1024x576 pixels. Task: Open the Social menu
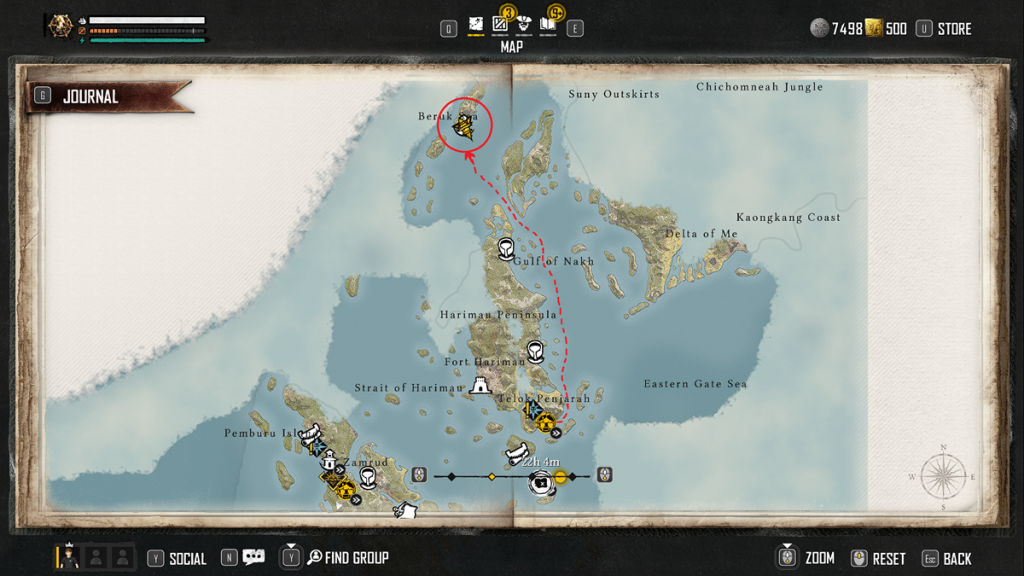click(187, 559)
